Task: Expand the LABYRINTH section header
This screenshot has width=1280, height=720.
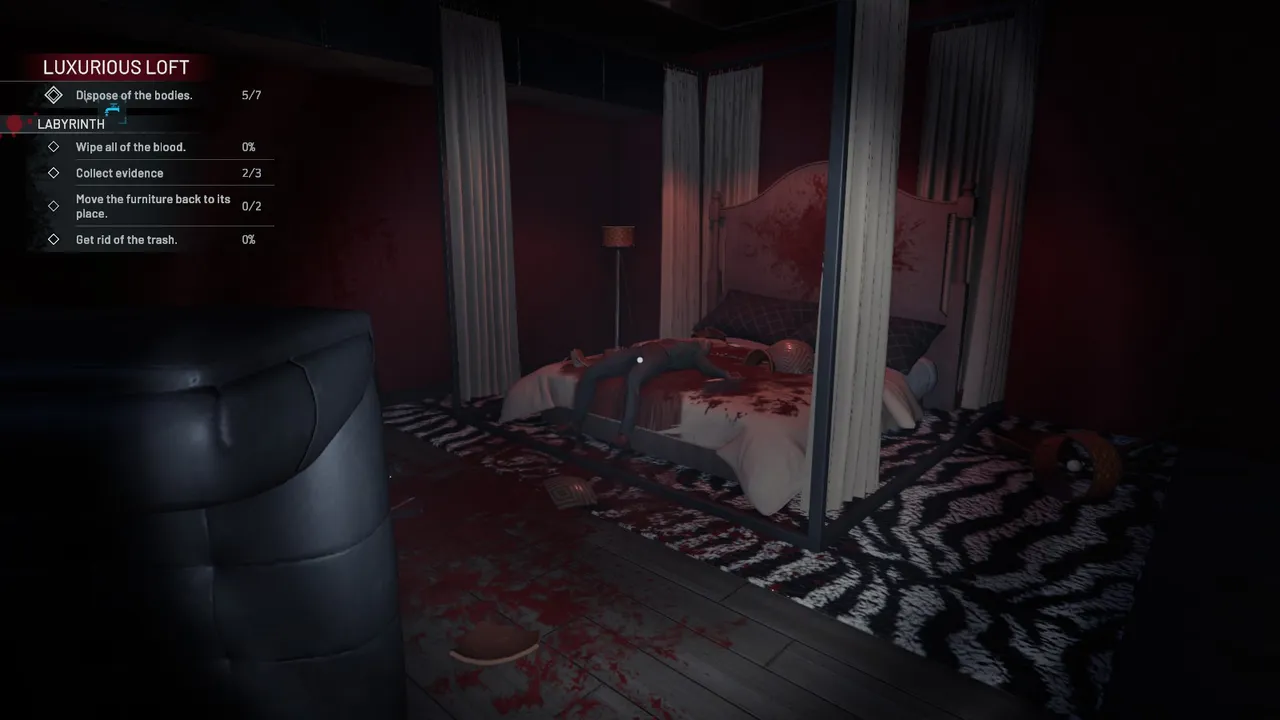Action: click(x=70, y=124)
